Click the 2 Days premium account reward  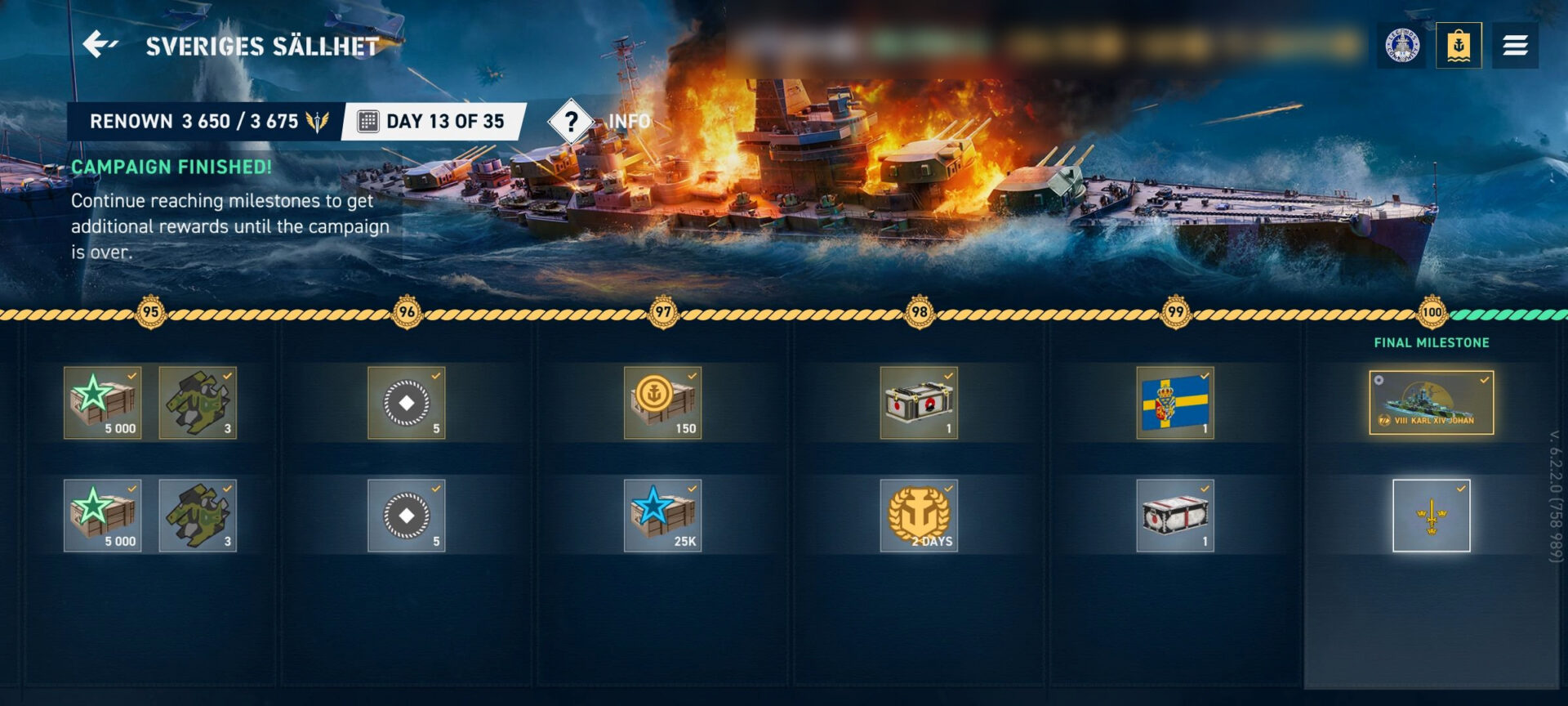pos(919,515)
